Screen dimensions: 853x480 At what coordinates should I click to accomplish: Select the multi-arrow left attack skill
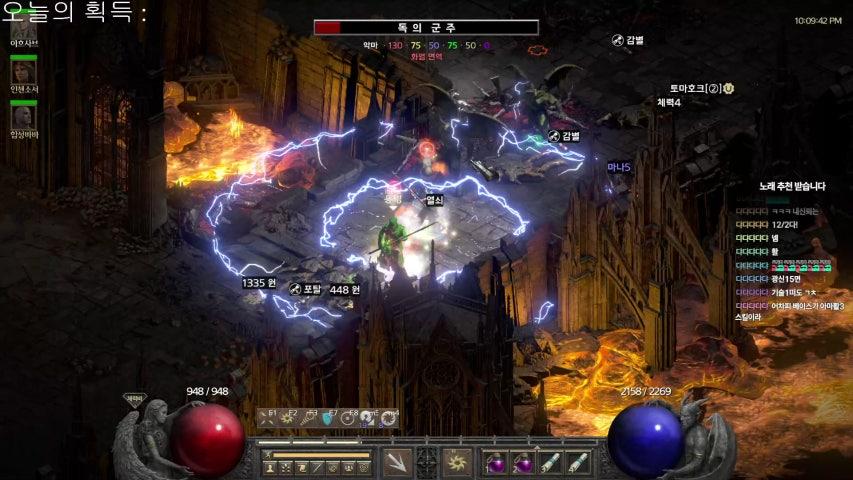pos(398,462)
